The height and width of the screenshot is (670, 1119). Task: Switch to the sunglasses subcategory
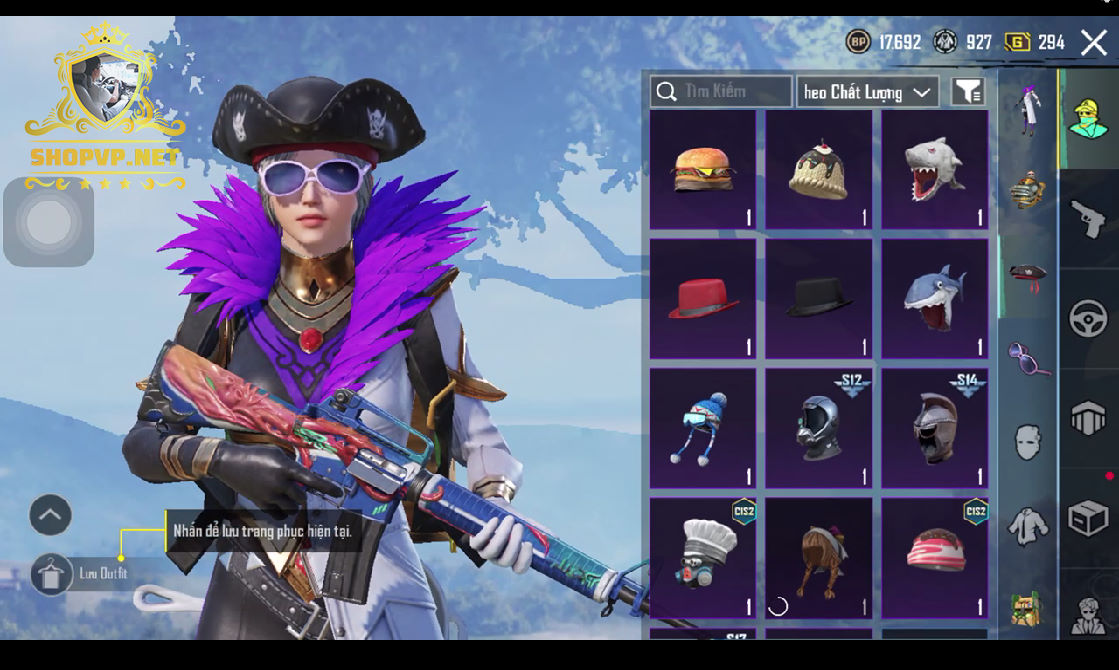[x=1028, y=357]
